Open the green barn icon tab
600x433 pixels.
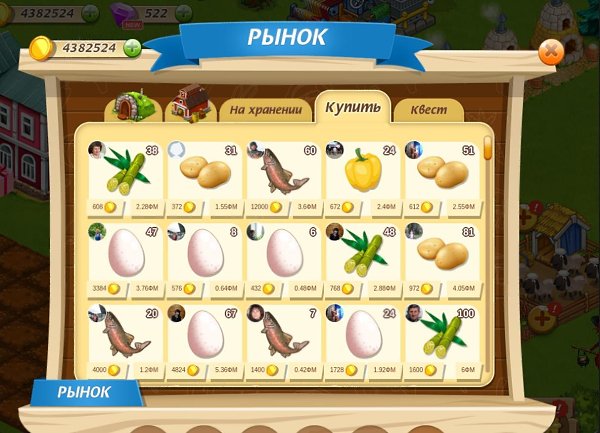pyautogui.click(x=131, y=105)
